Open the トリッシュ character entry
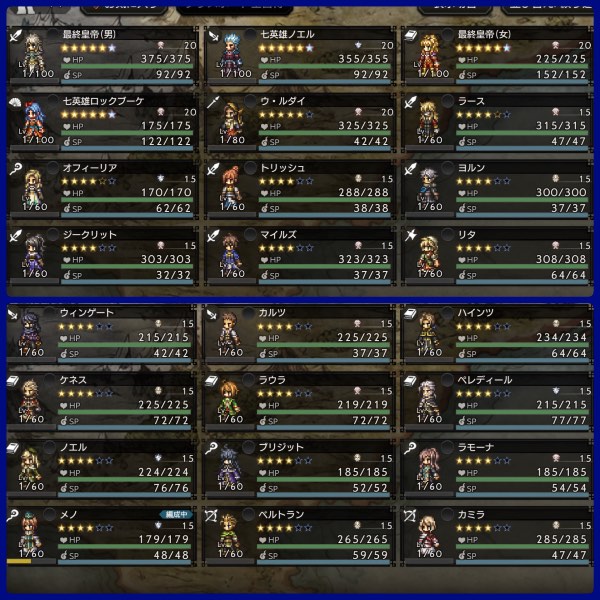 [302, 187]
